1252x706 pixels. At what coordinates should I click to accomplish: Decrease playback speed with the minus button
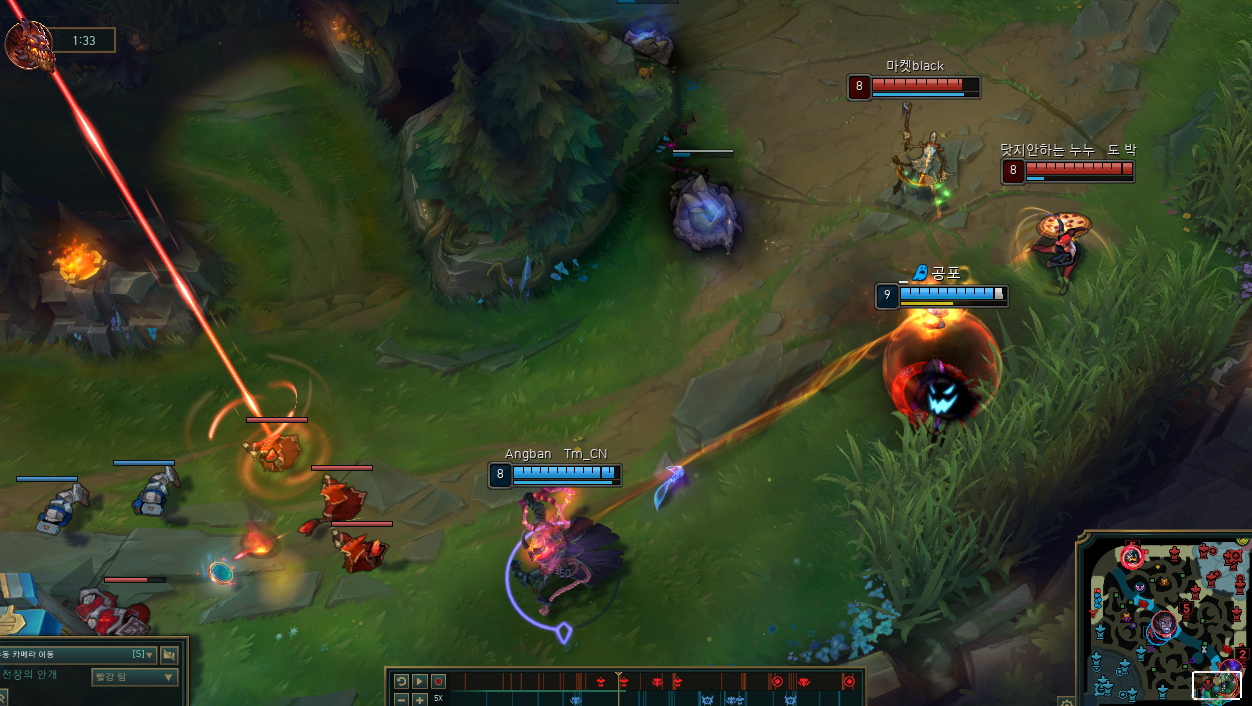point(401,699)
